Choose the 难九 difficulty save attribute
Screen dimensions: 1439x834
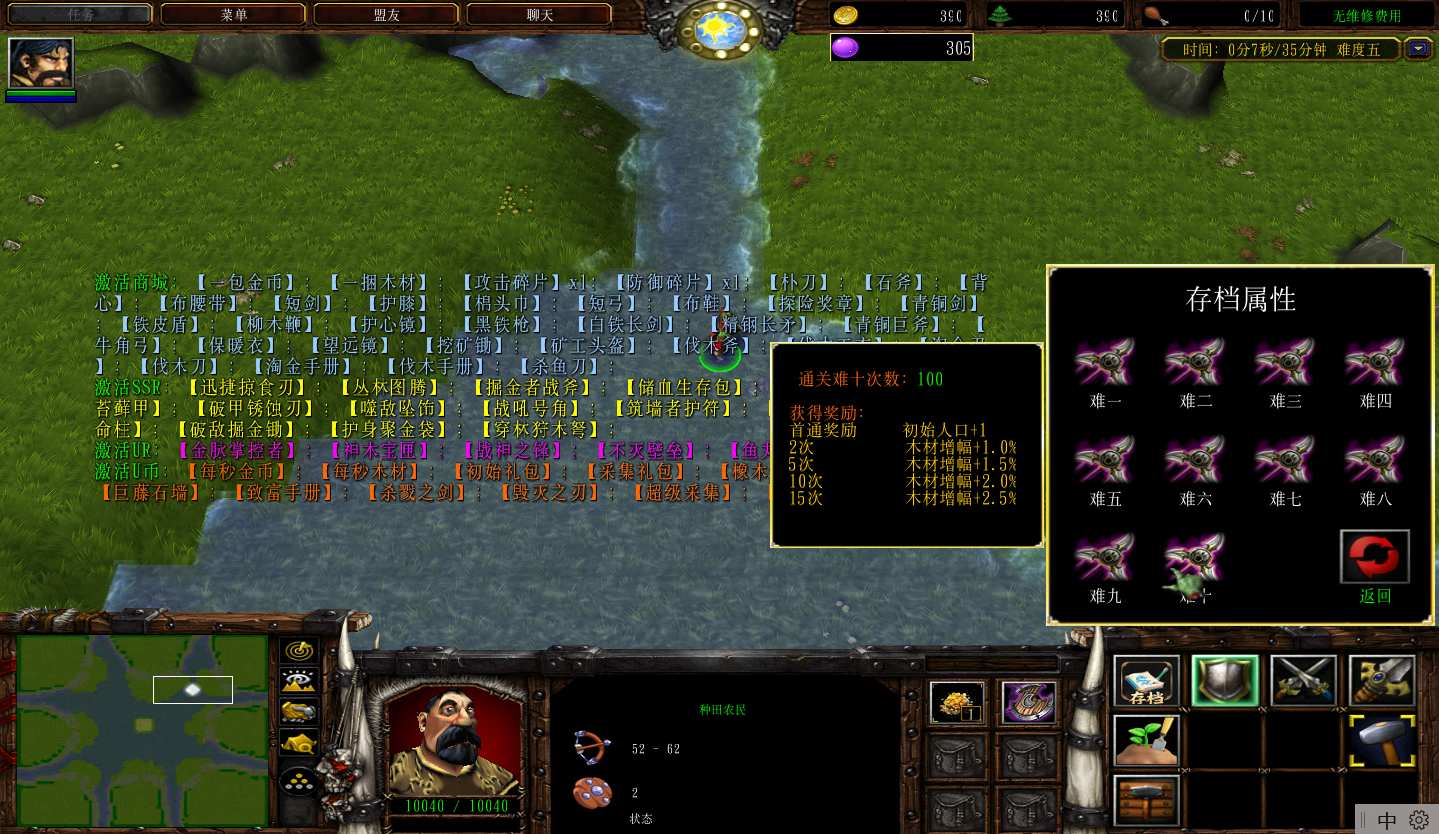pos(1105,559)
